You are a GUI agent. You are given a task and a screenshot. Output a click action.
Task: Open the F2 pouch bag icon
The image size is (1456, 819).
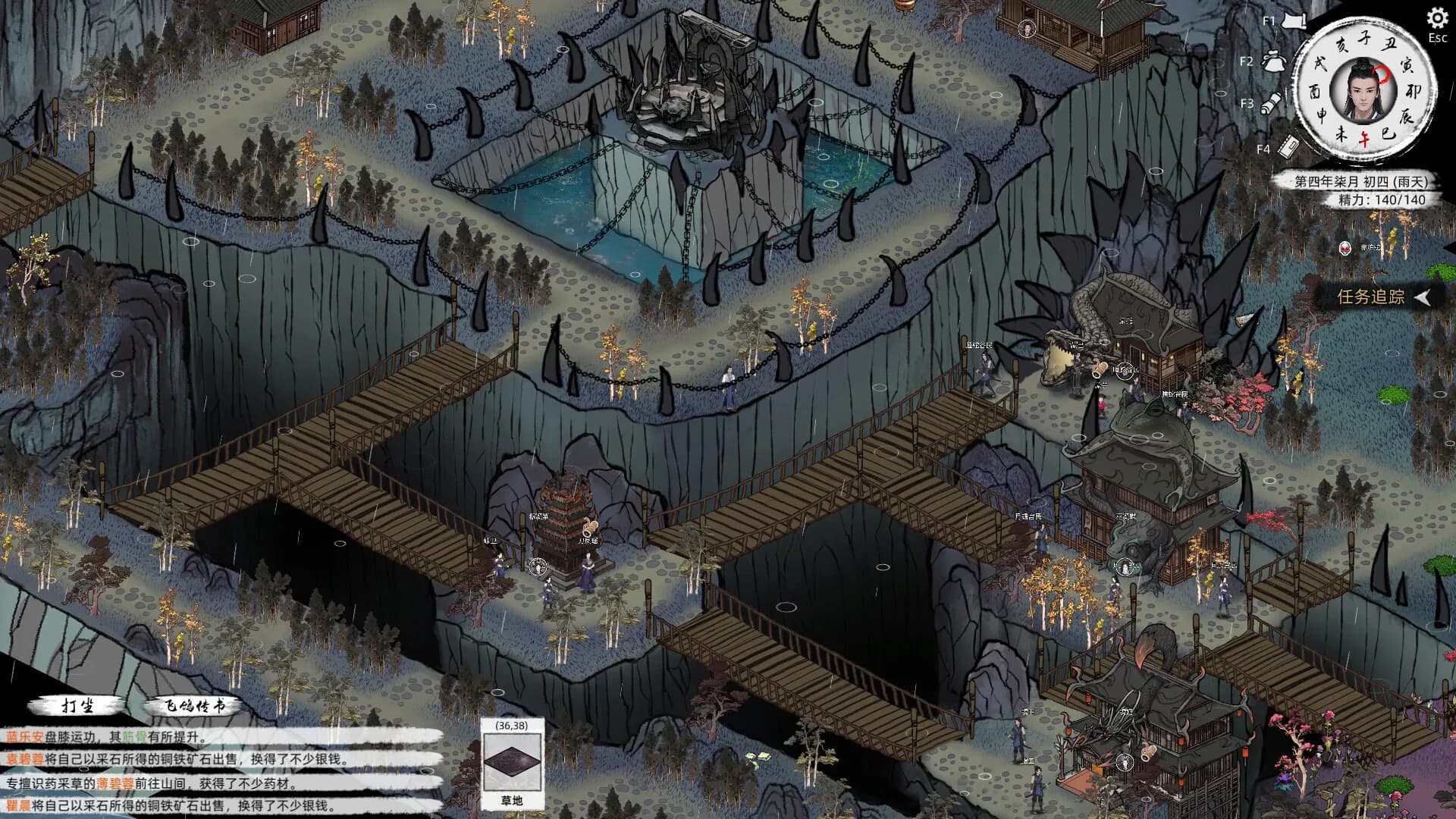tap(1272, 61)
